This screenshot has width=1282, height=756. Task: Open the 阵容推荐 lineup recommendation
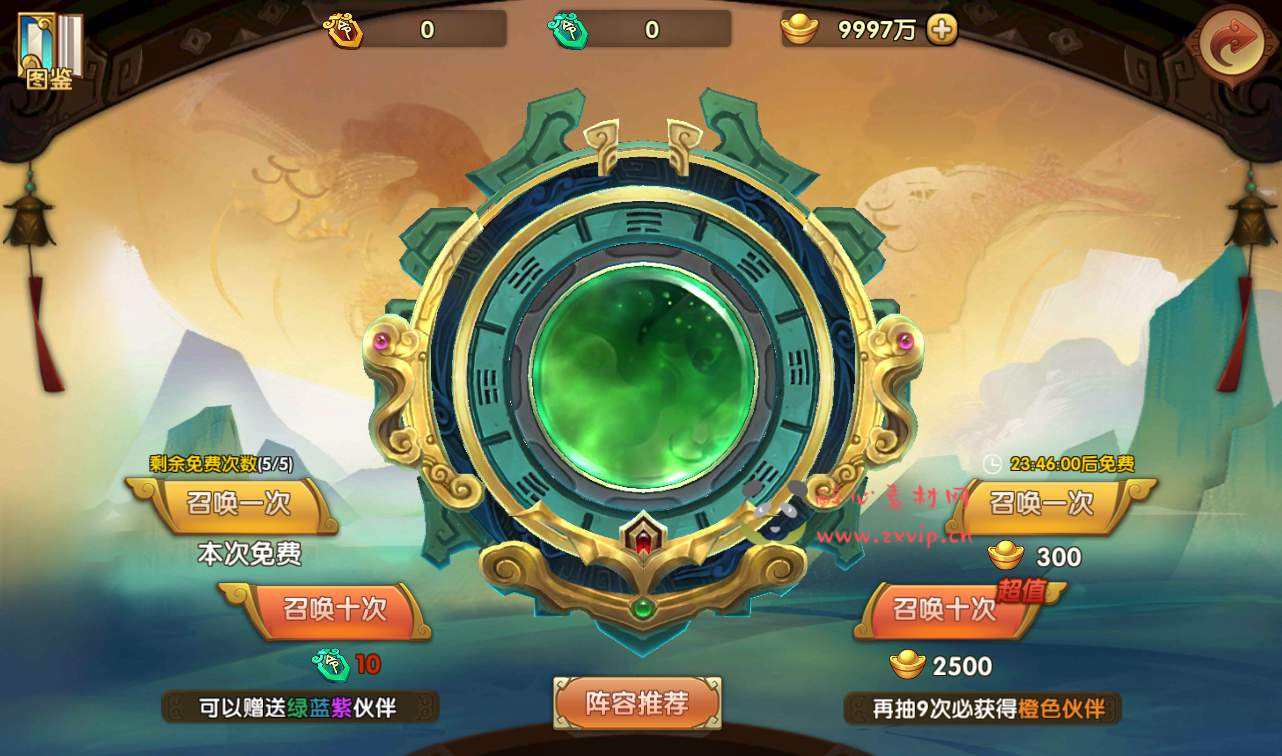(x=637, y=704)
